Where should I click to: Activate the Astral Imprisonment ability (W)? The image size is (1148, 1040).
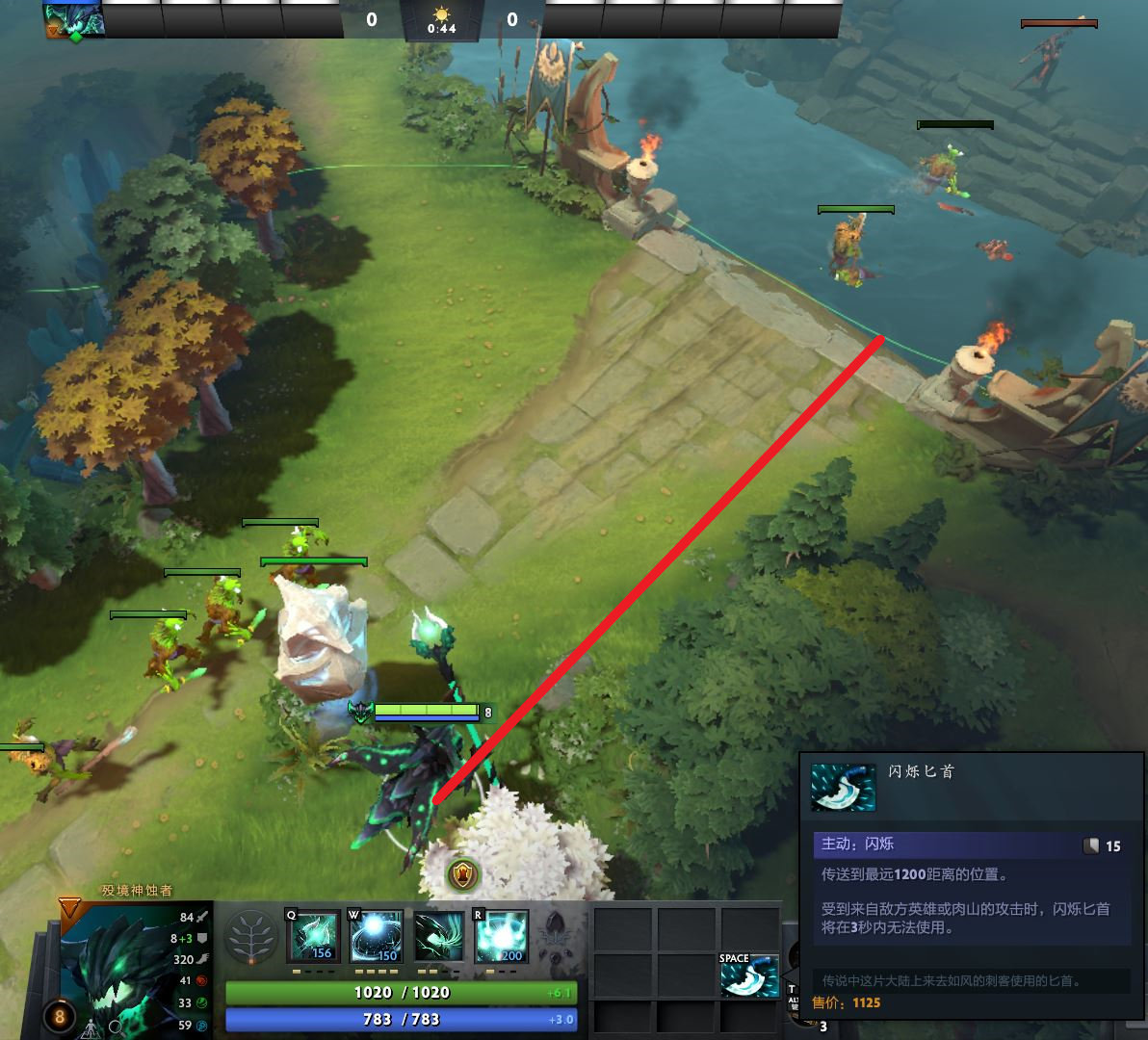[377, 936]
